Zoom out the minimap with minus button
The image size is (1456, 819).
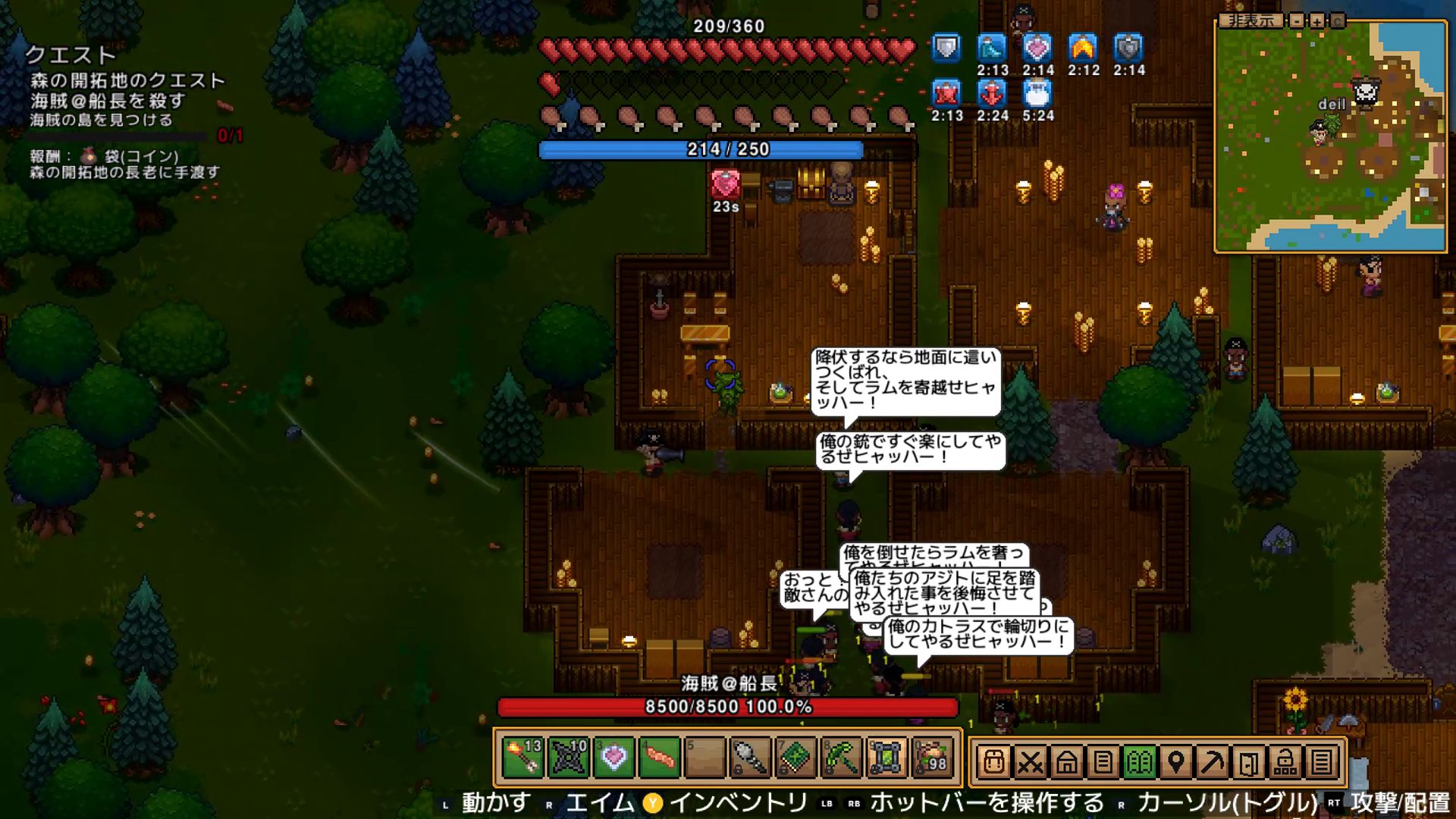click(1298, 20)
